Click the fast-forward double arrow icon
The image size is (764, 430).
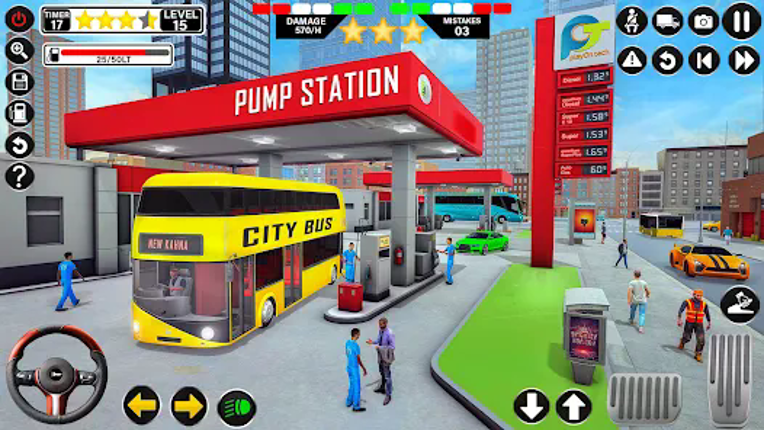pyautogui.click(x=742, y=60)
